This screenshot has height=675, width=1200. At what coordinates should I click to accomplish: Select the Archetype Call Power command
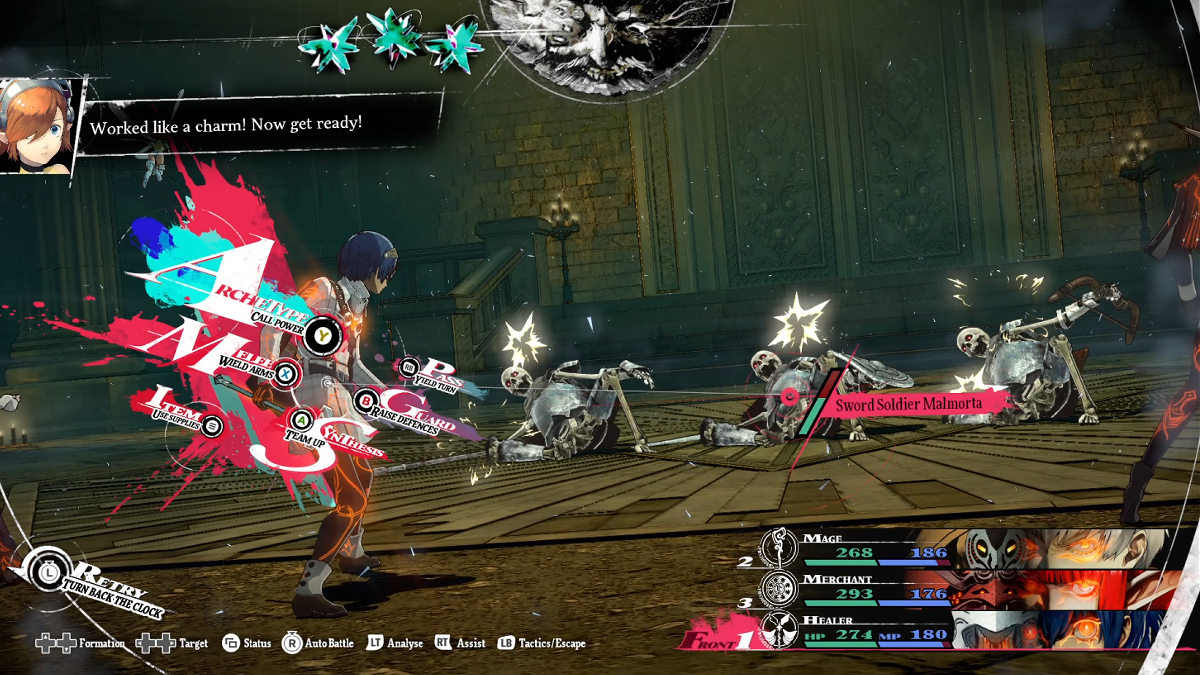[322, 335]
